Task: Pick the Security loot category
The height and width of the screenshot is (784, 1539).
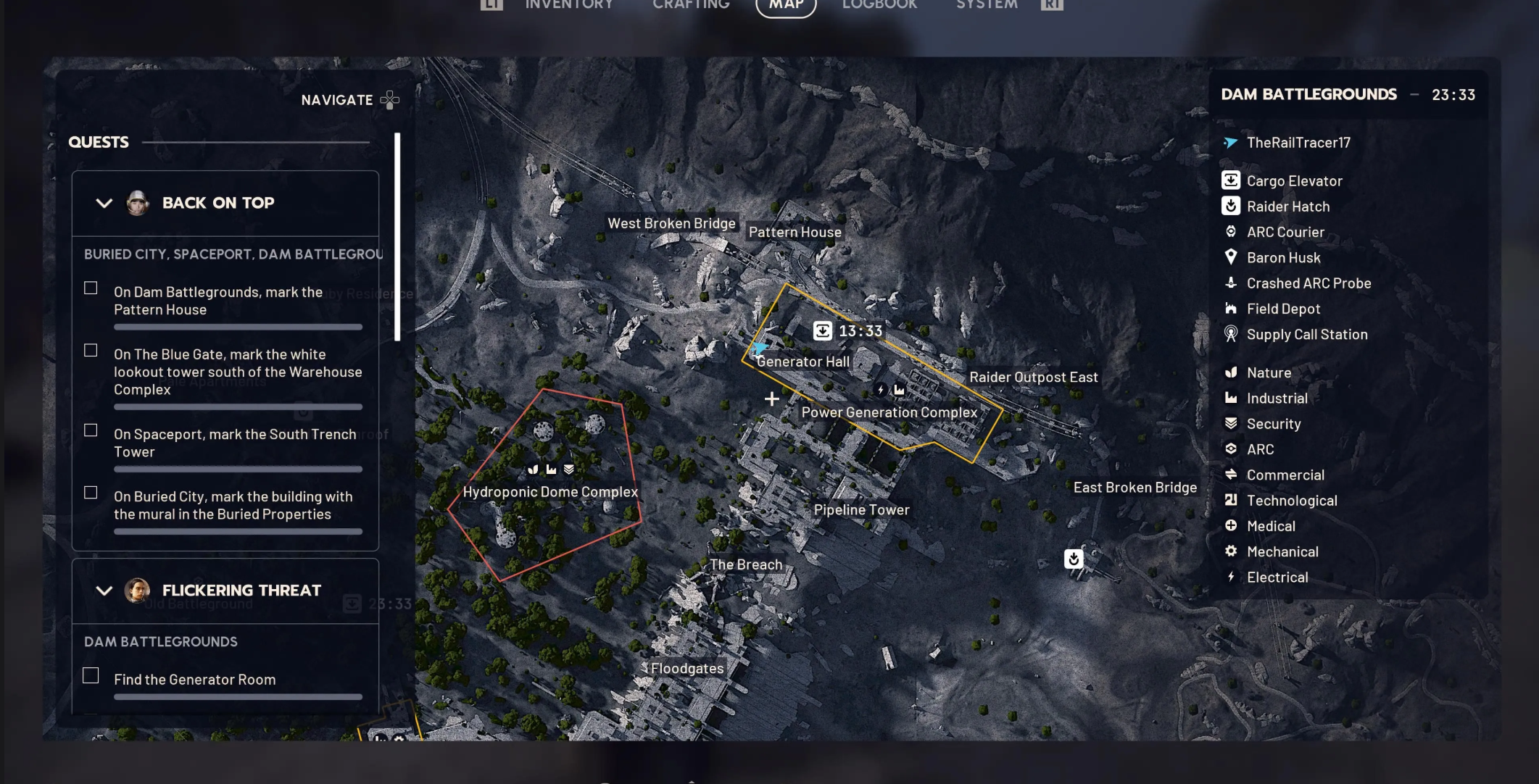Action: coord(1273,424)
